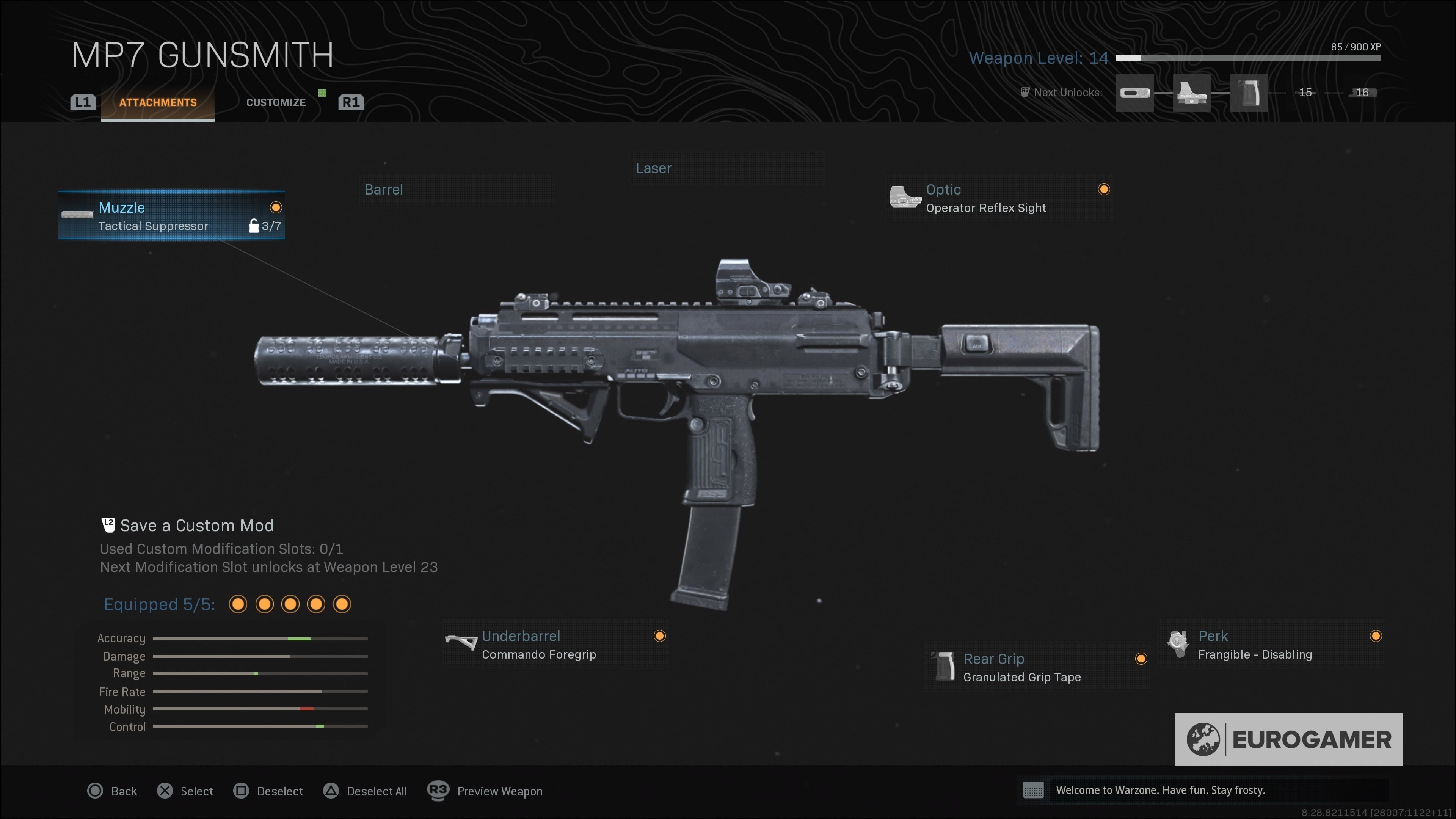
Task: Click the L2 Save a Custom Mod icon
Action: (108, 524)
